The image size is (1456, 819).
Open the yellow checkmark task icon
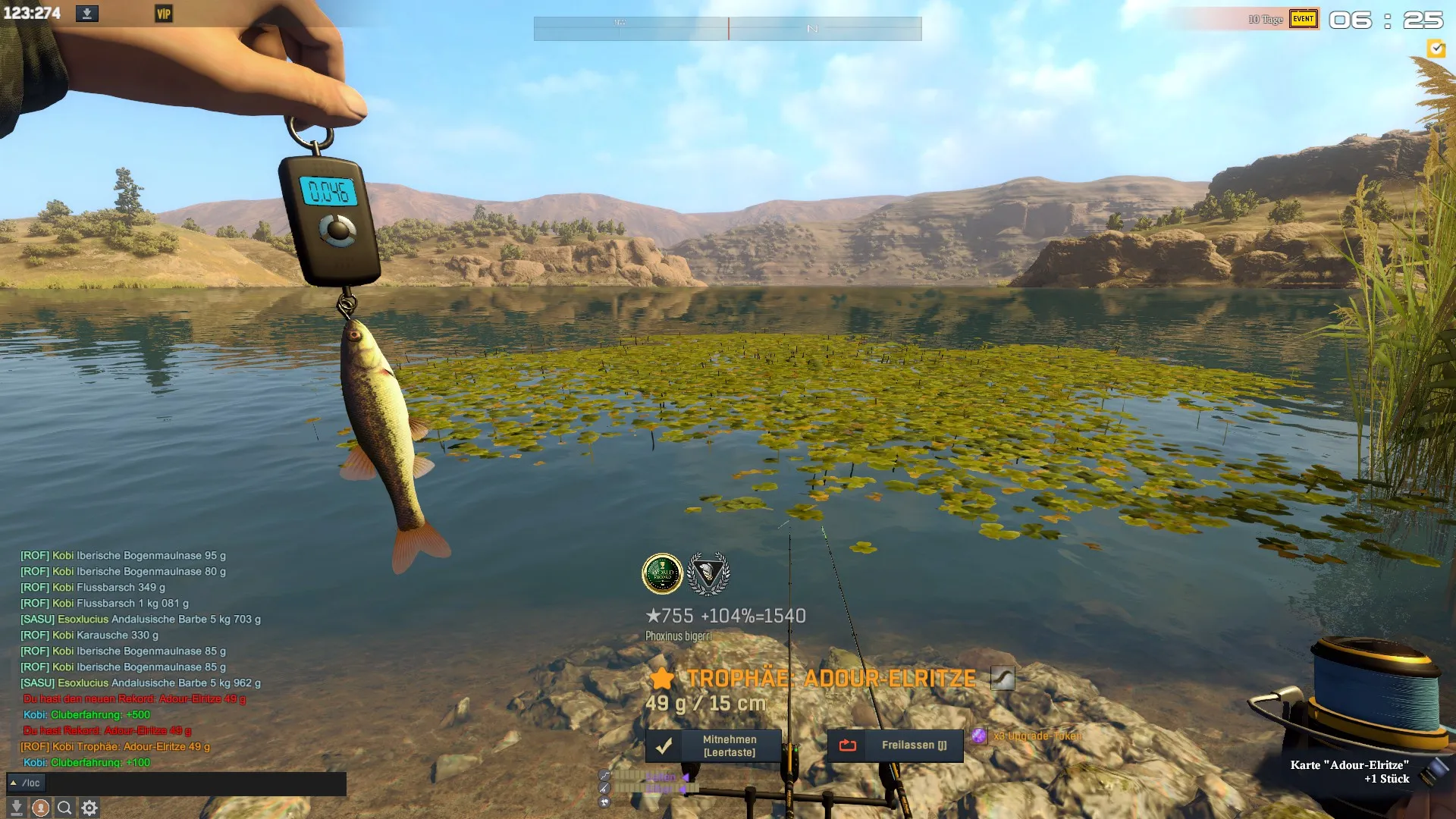pyautogui.click(x=1436, y=49)
